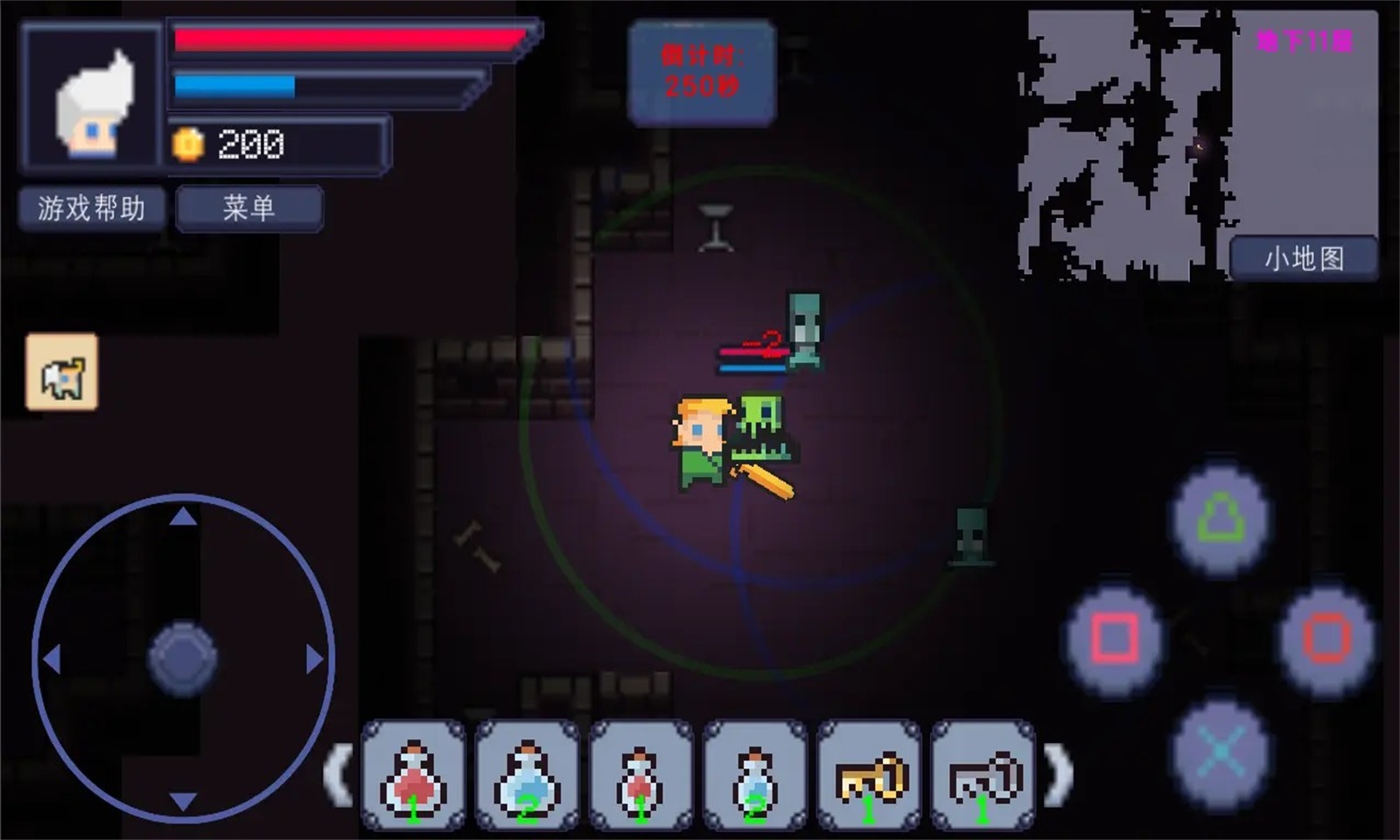Use the large red health potion
The height and width of the screenshot is (840, 1400).
[x=413, y=775]
